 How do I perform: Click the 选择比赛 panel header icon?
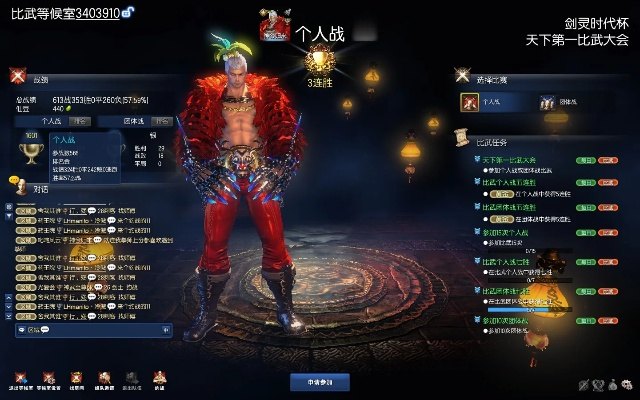click(x=462, y=75)
